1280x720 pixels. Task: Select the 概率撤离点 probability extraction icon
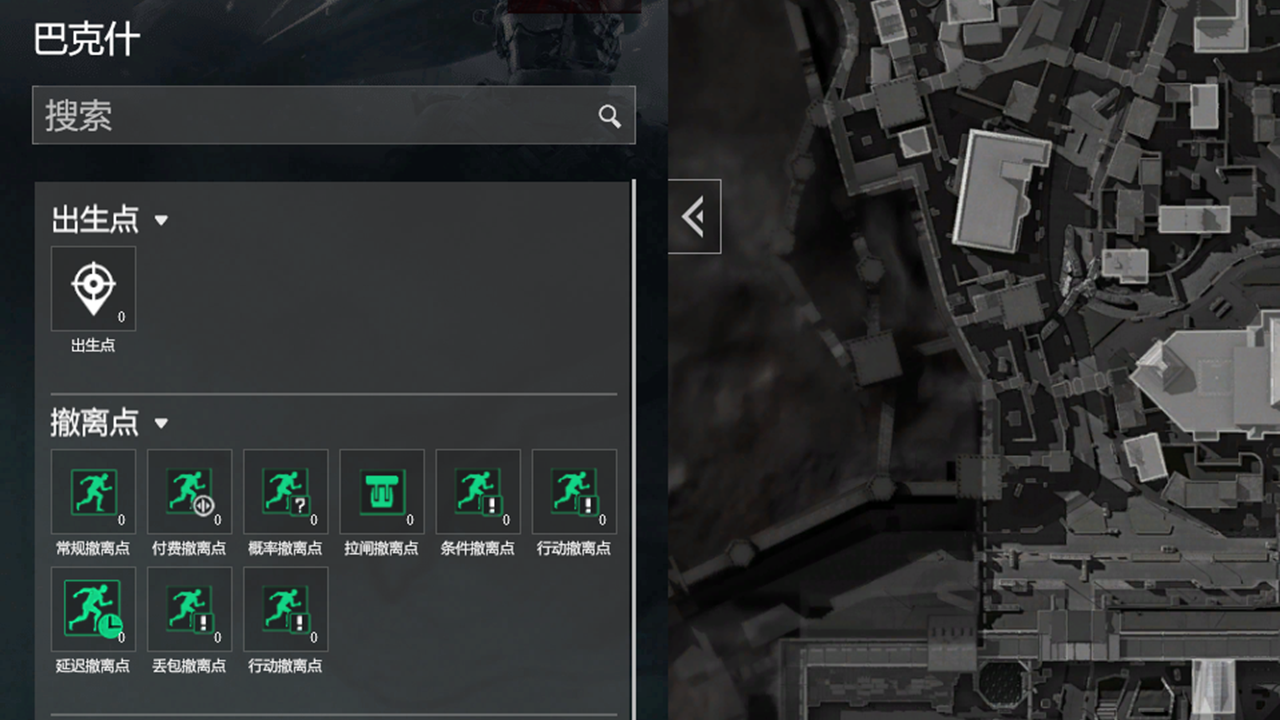(285, 491)
